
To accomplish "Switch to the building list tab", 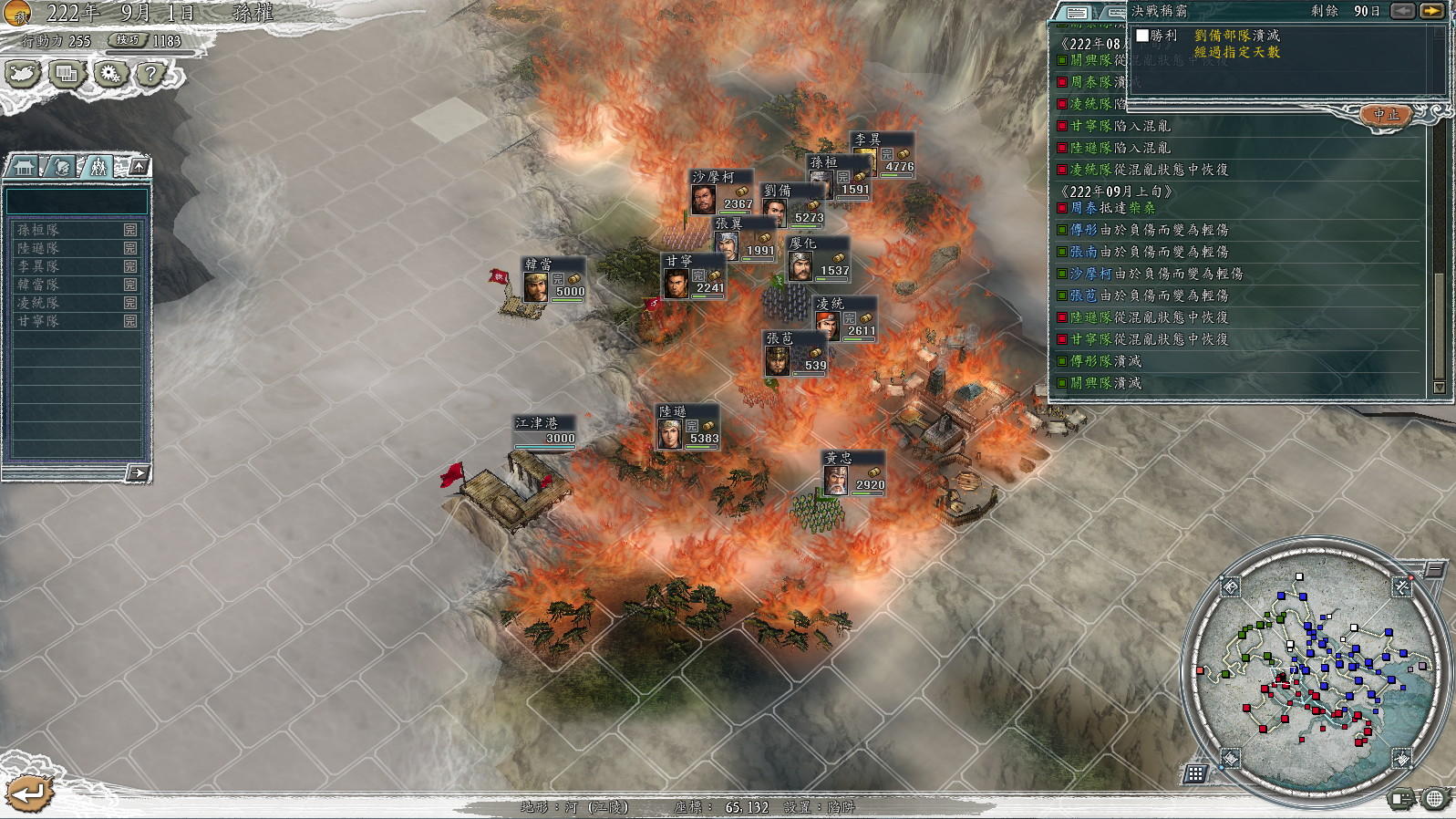I will tap(24, 167).
